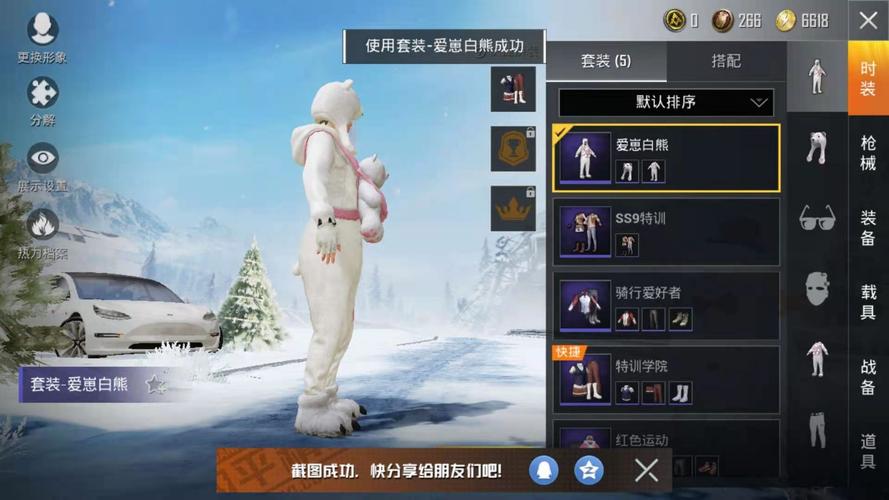Select the 爱崽白熊 outfit set
This screenshot has width=889, height=500.
click(666, 158)
